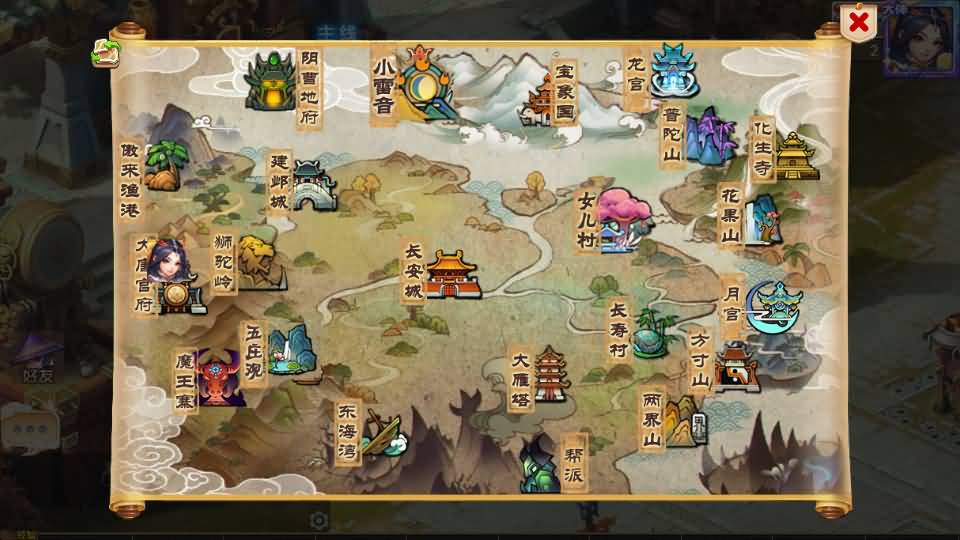Go to 宝象国 pagoda location
The height and width of the screenshot is (540, 960).
pyautogui.click(x=540, y=102)
